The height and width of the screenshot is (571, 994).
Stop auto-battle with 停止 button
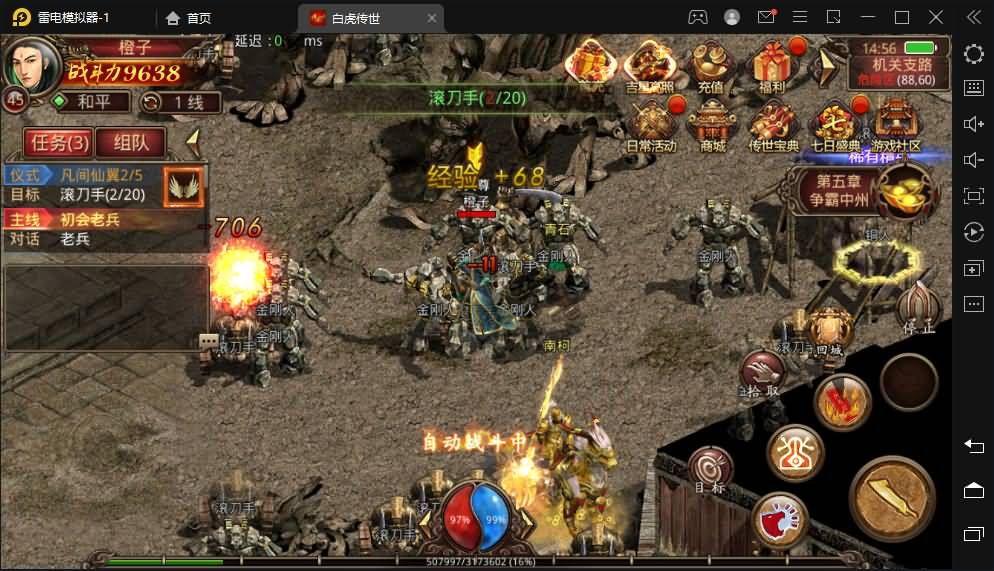pos(917,308)
